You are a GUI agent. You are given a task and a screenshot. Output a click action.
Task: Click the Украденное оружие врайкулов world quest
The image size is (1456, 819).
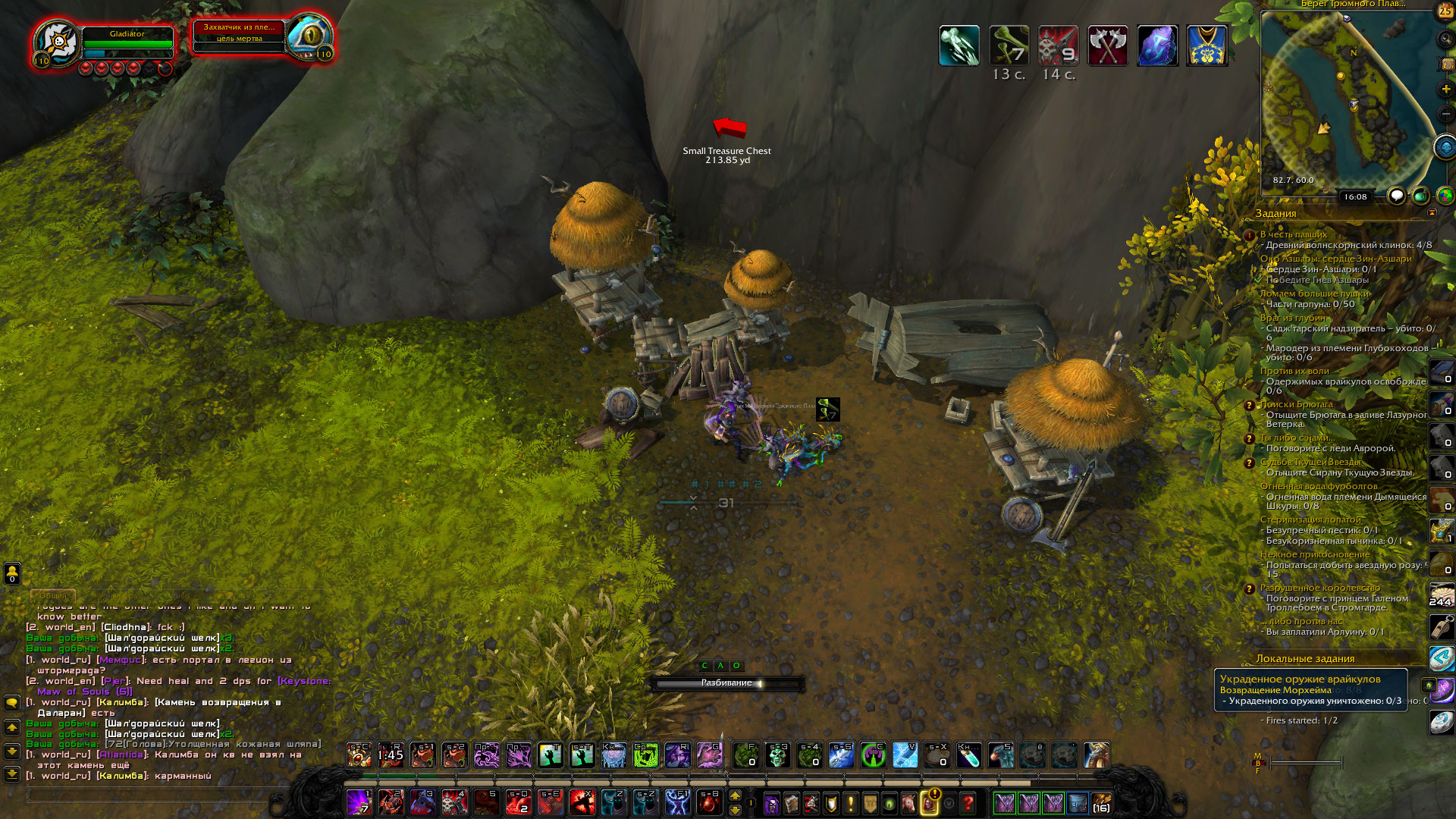[1300, 679]
